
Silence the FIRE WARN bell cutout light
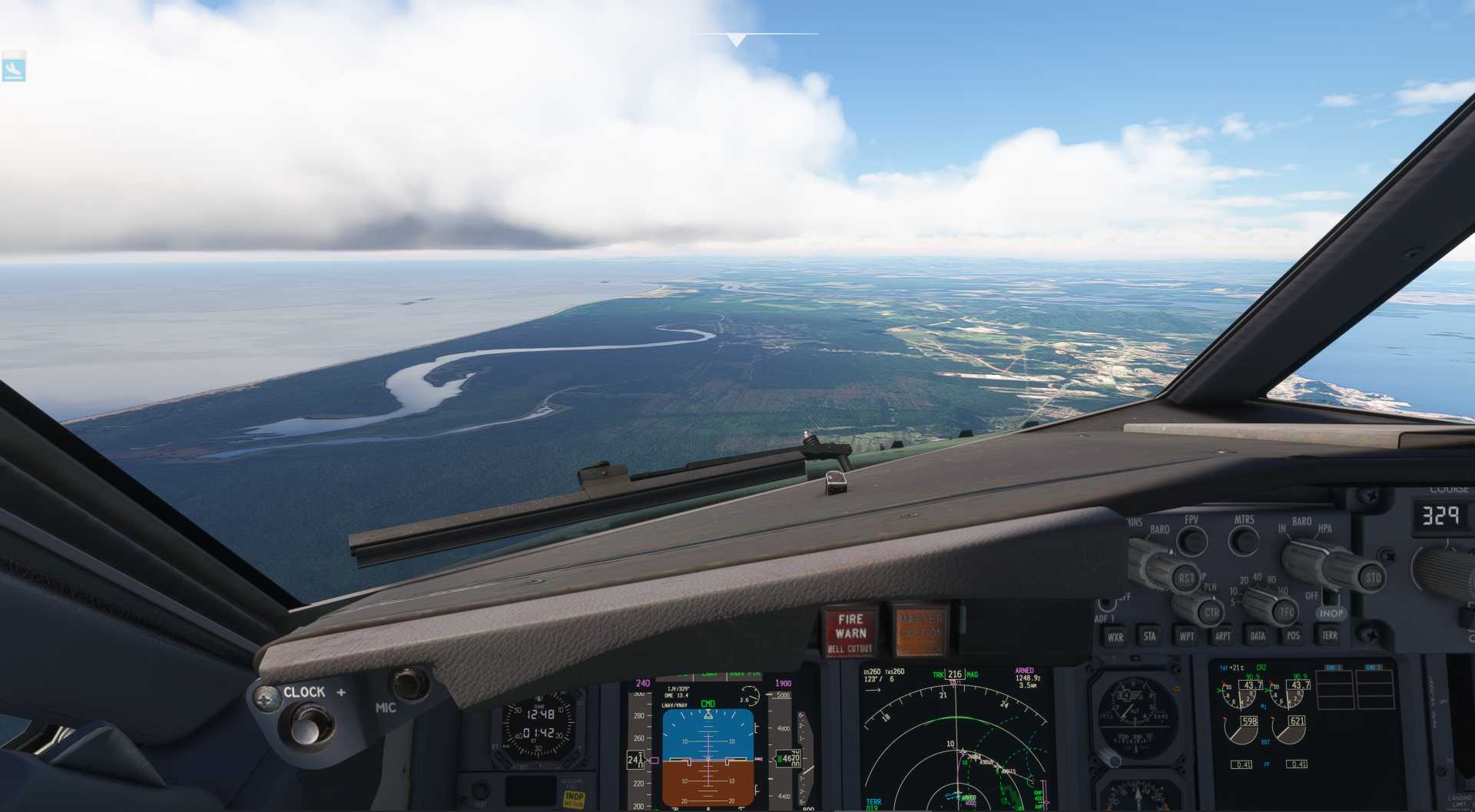click(x=850, y=633)
